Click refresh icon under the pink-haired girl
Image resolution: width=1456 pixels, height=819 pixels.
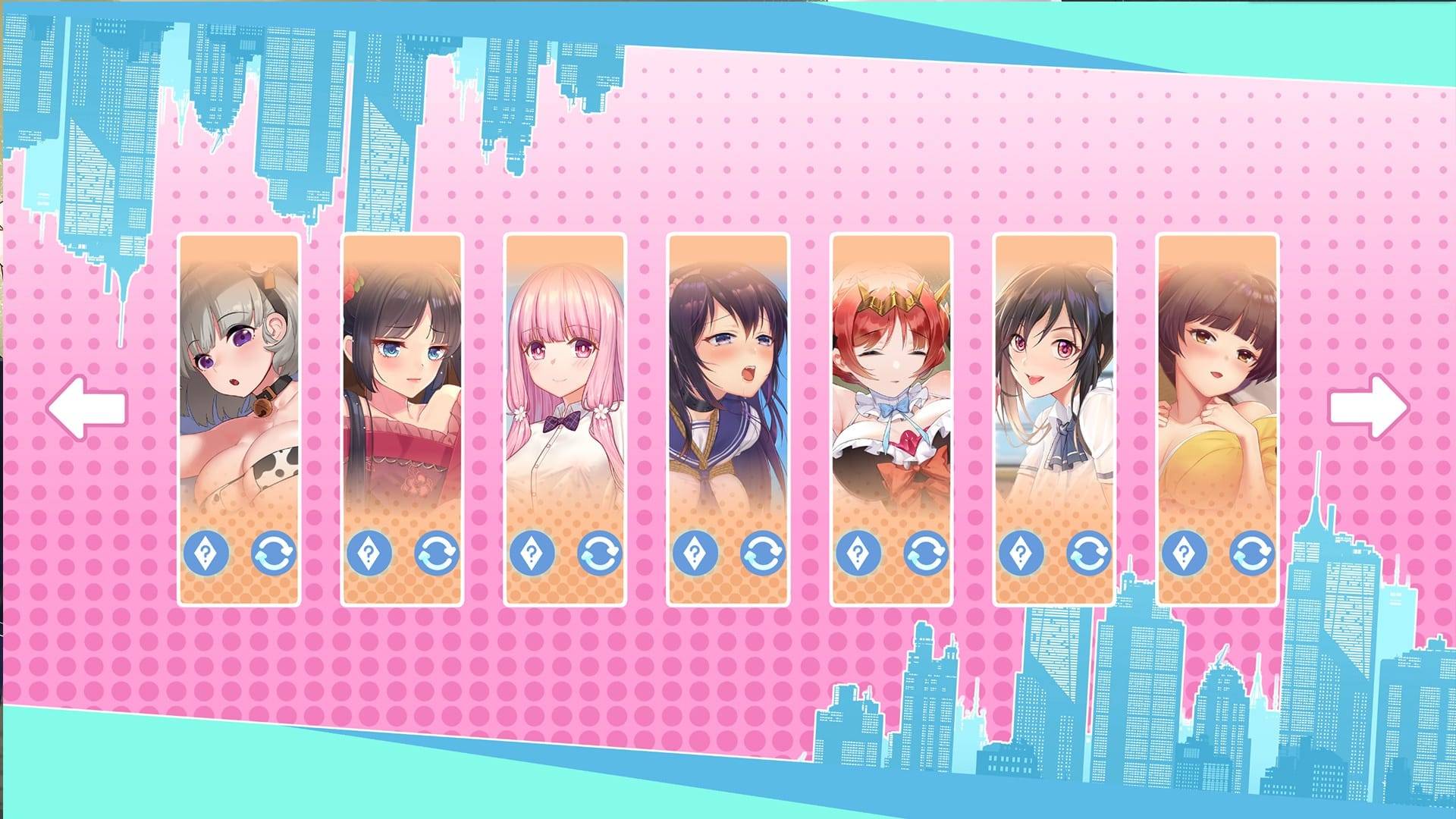coord(600,553)
